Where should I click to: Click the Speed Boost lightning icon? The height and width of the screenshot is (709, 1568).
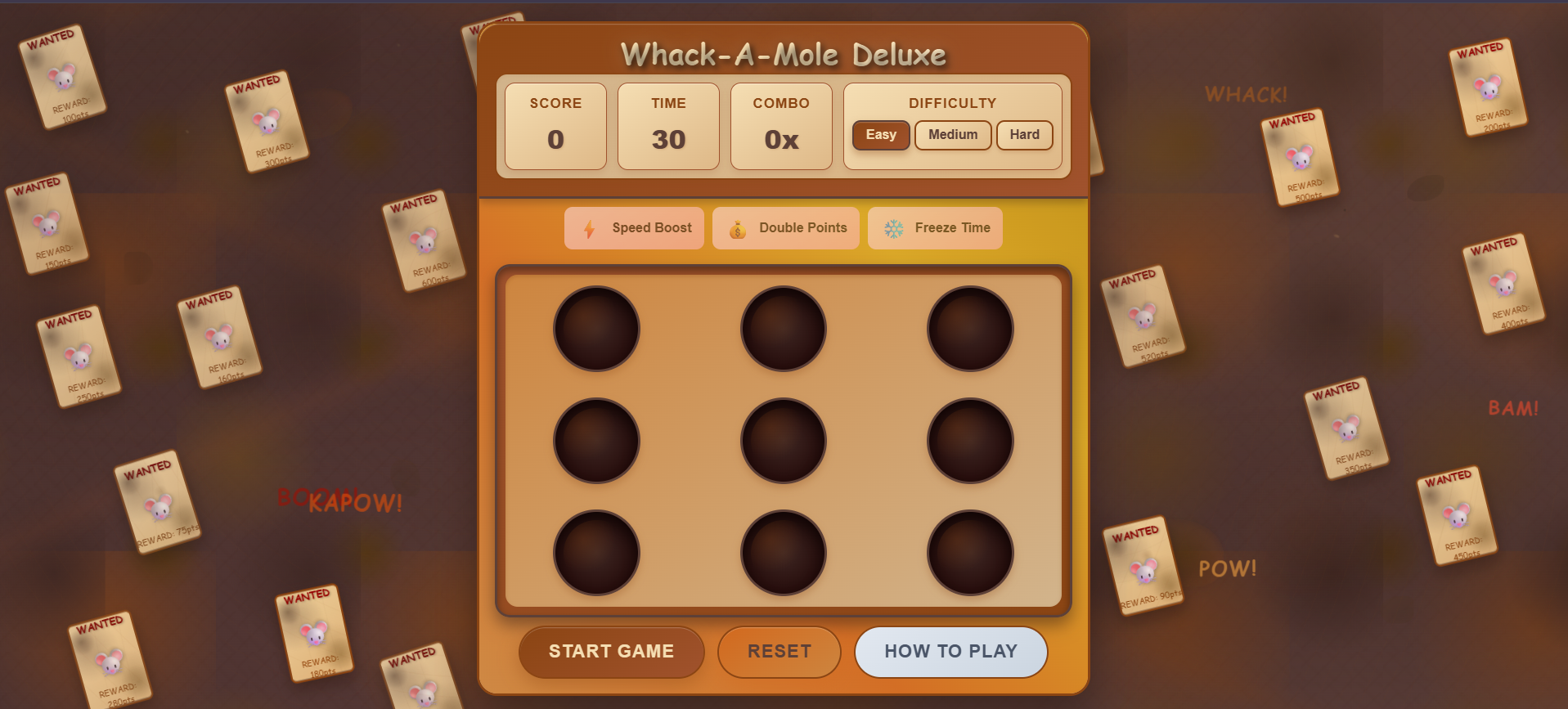pos(588,228)
